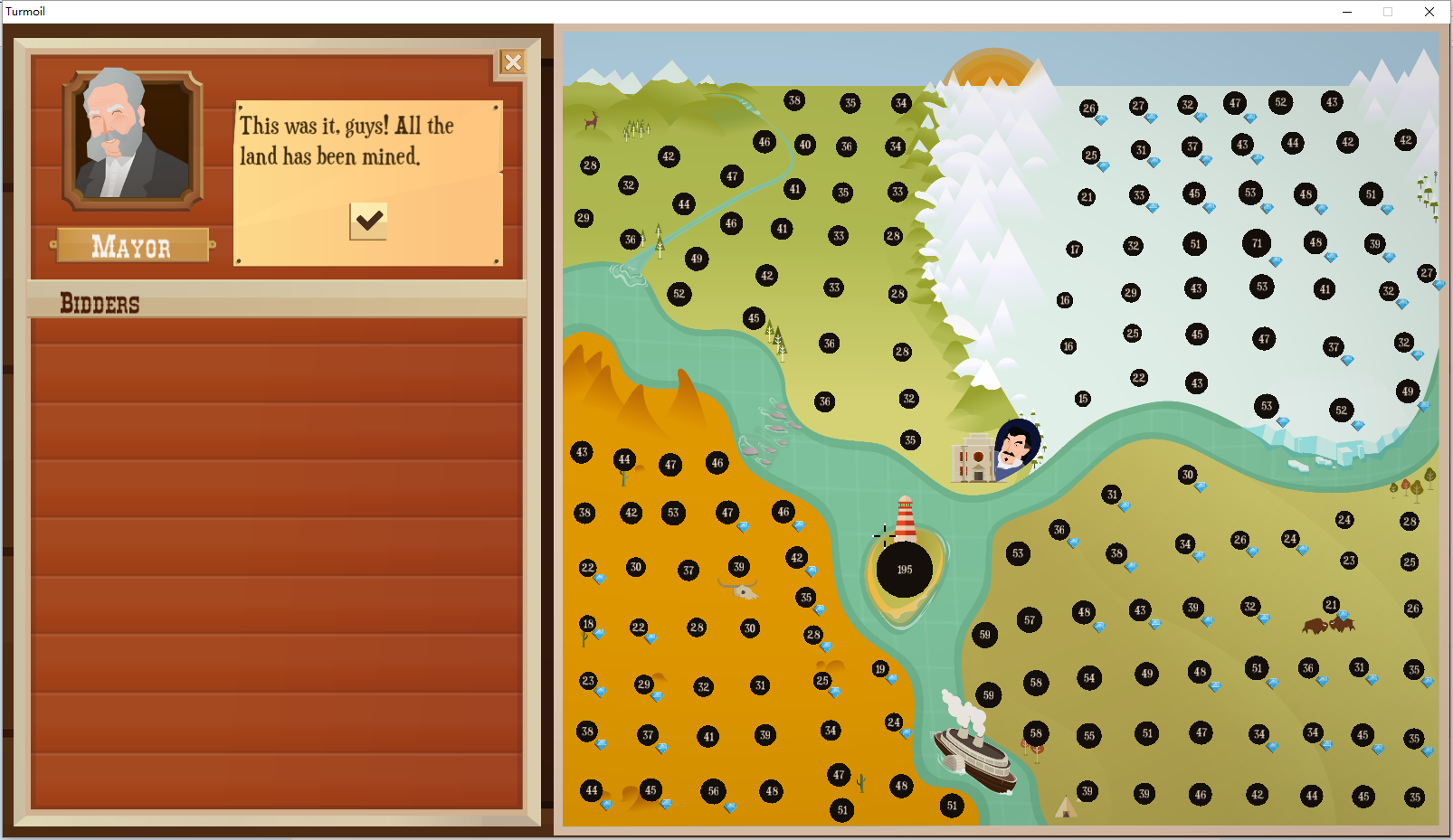
Task: Click the land plot marked 57
Action: (x=1029, y=619)
